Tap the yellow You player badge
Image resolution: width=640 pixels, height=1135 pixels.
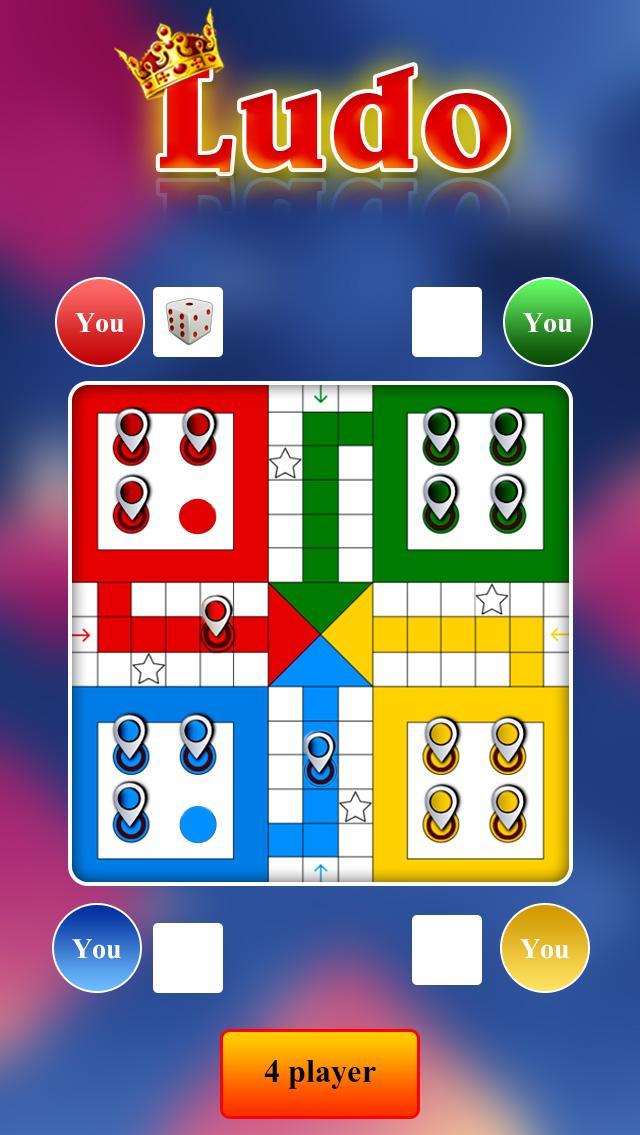point(544,948)
